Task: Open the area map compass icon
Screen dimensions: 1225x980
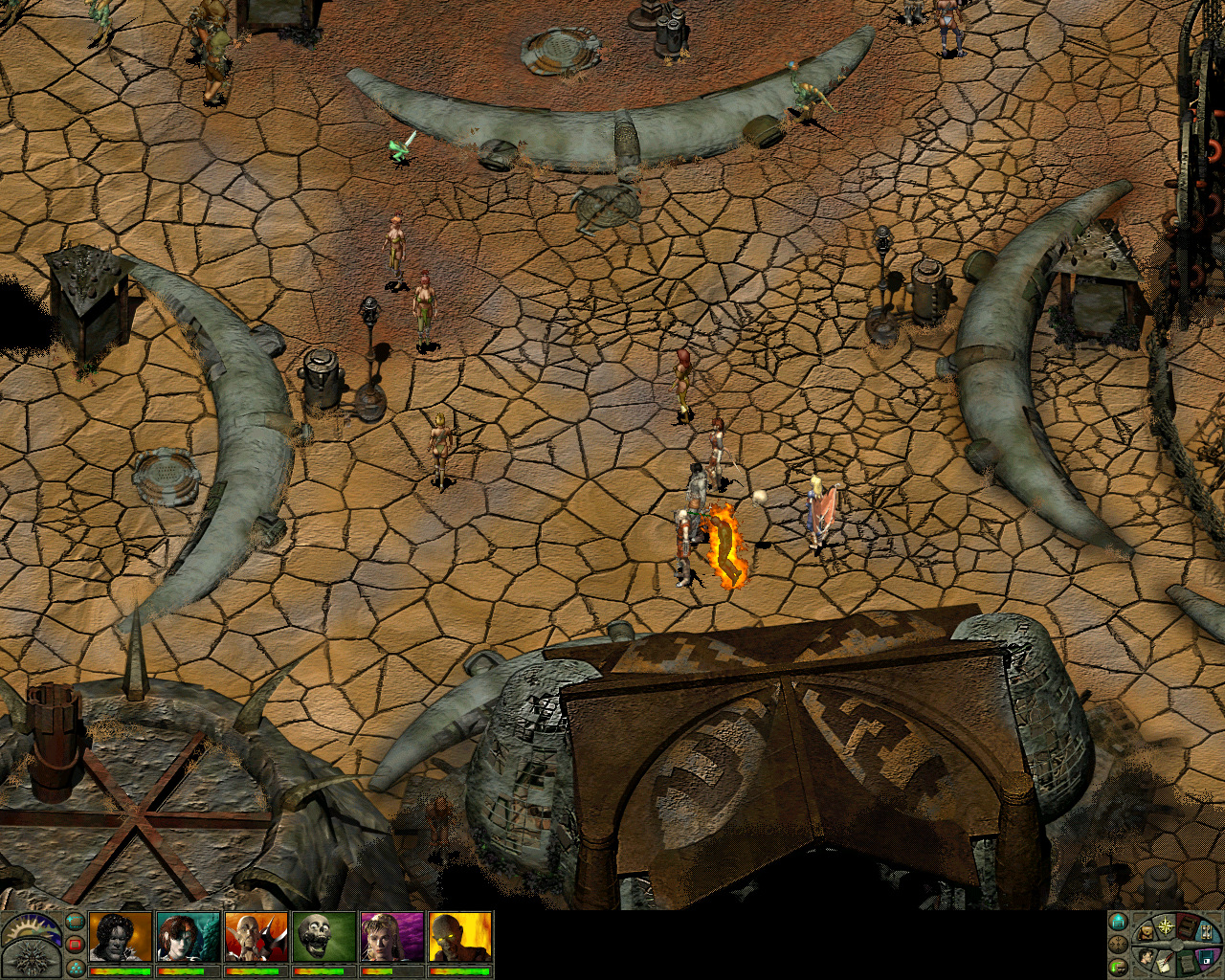Action: (x=1167, y=925)
